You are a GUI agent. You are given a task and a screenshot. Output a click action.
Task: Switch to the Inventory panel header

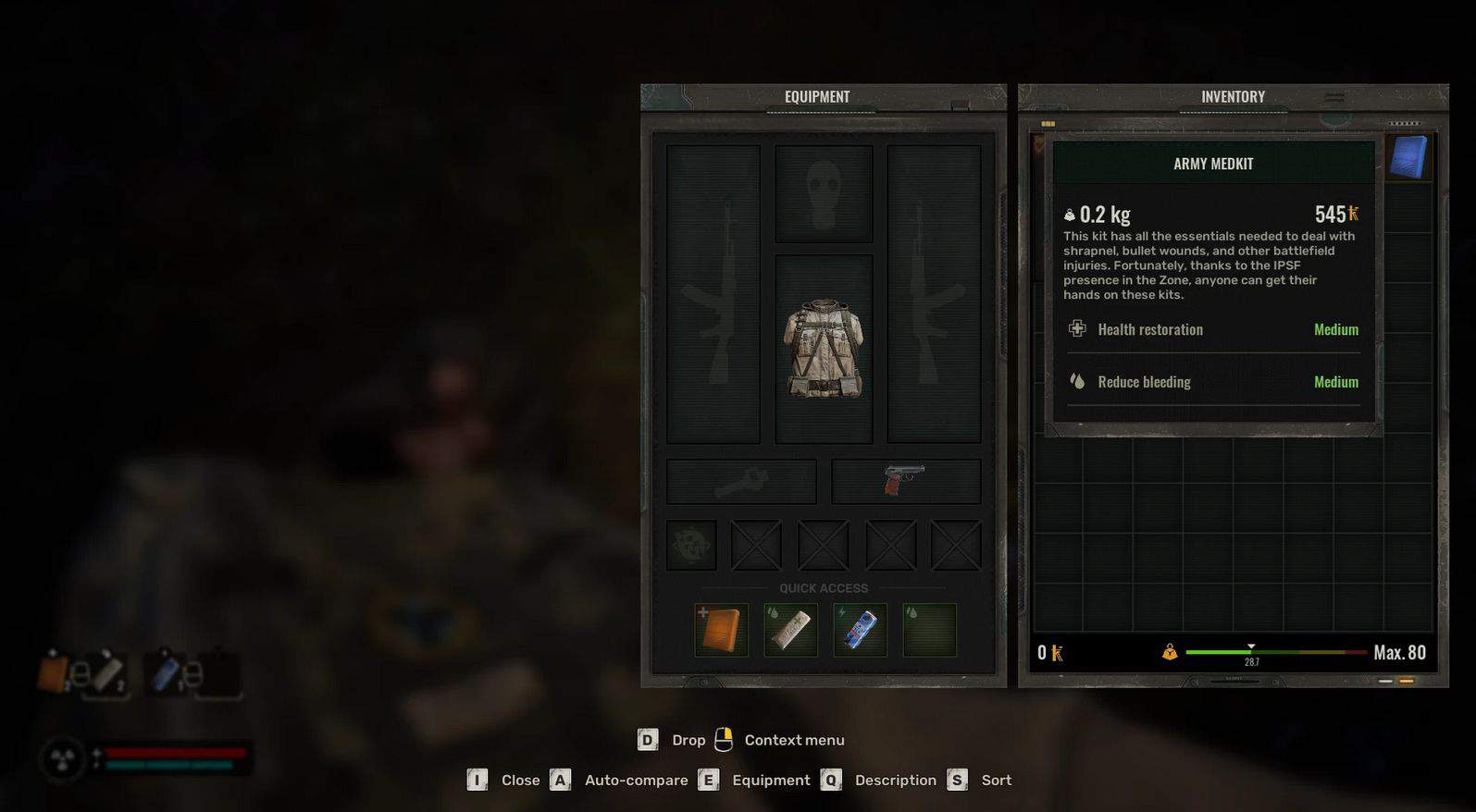(1233, 97)
